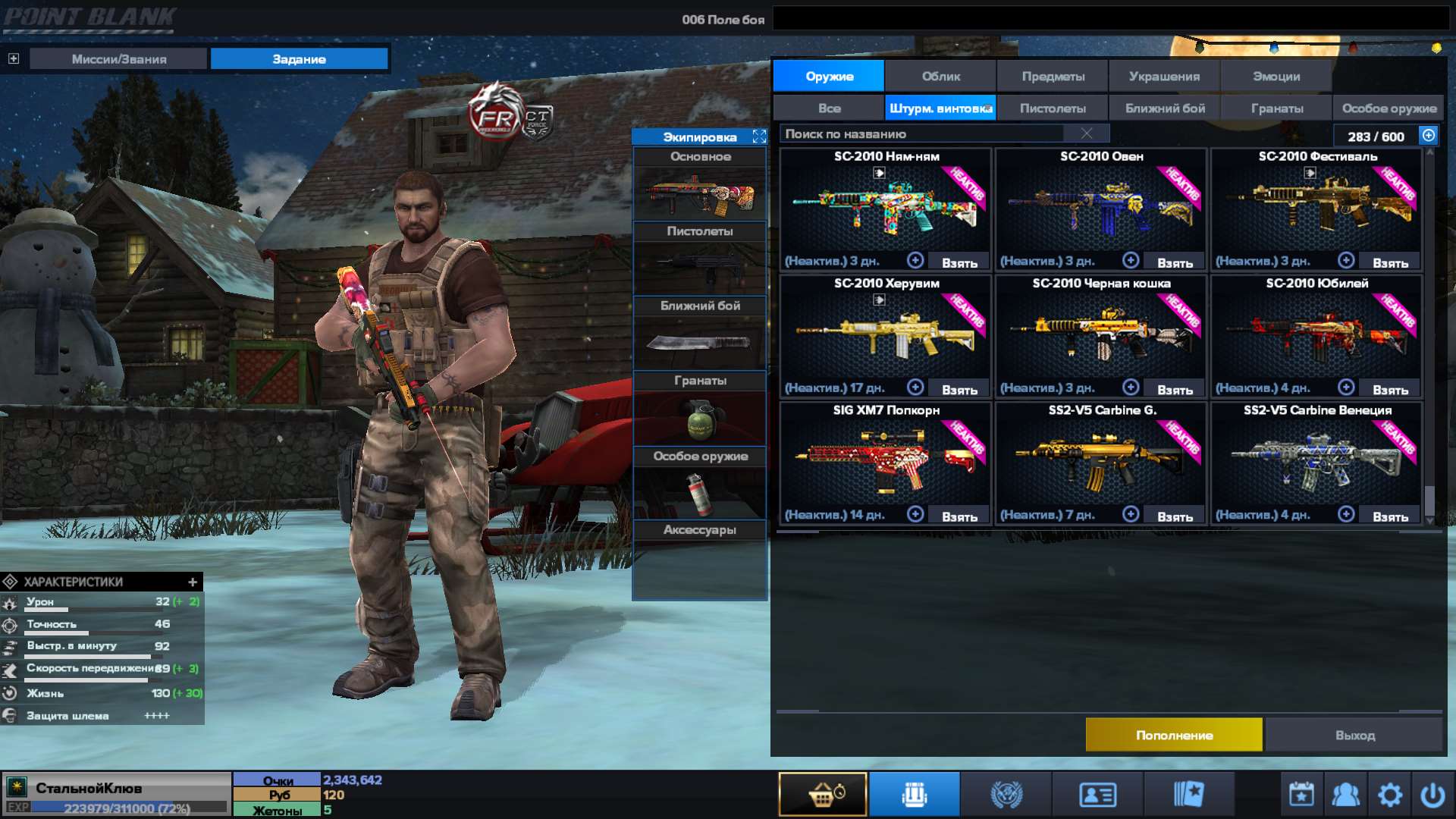Expand Характеристики panel with its plus
The image size is (1456, 819).
tap(193, 582)
